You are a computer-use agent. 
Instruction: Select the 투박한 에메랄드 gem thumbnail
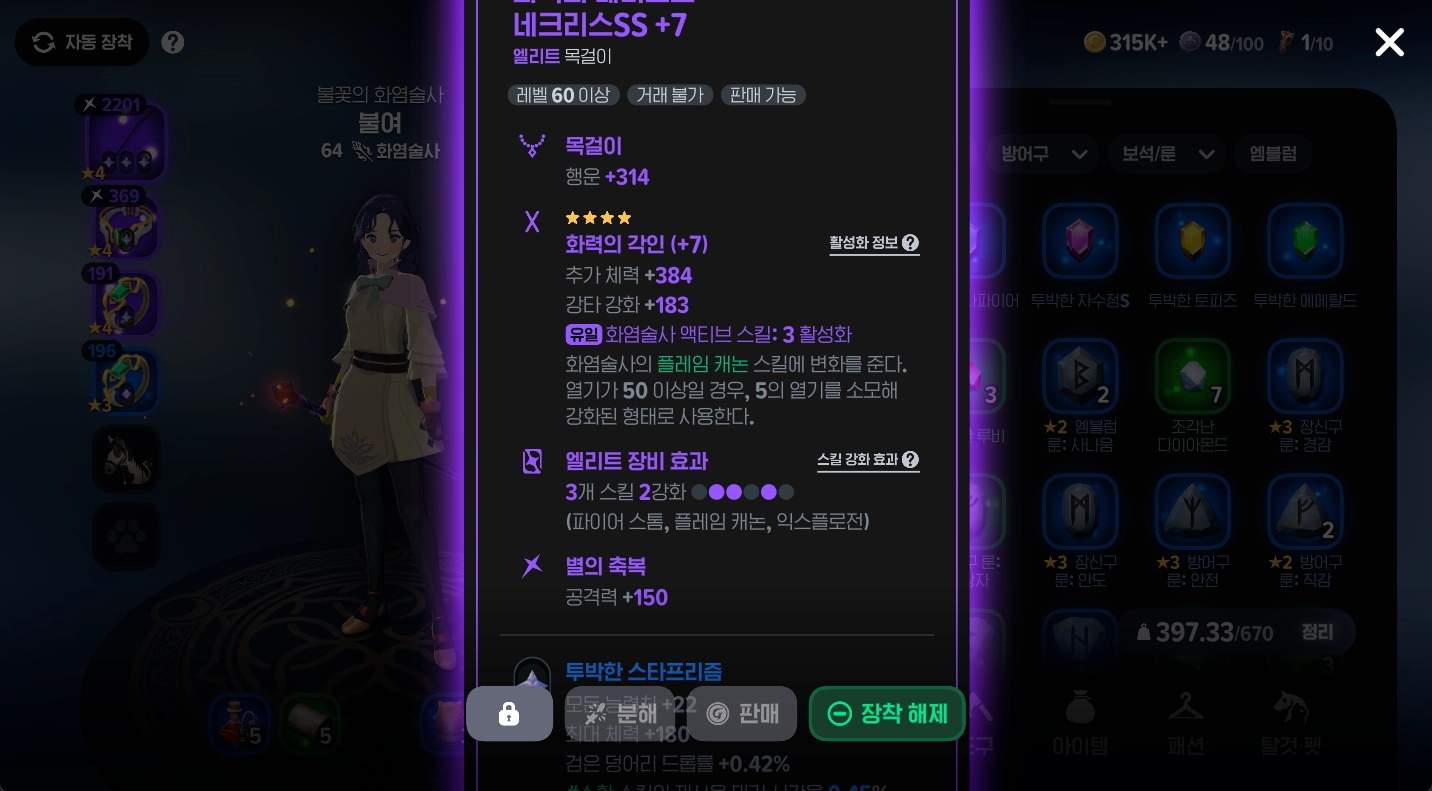coord(1305,240)
